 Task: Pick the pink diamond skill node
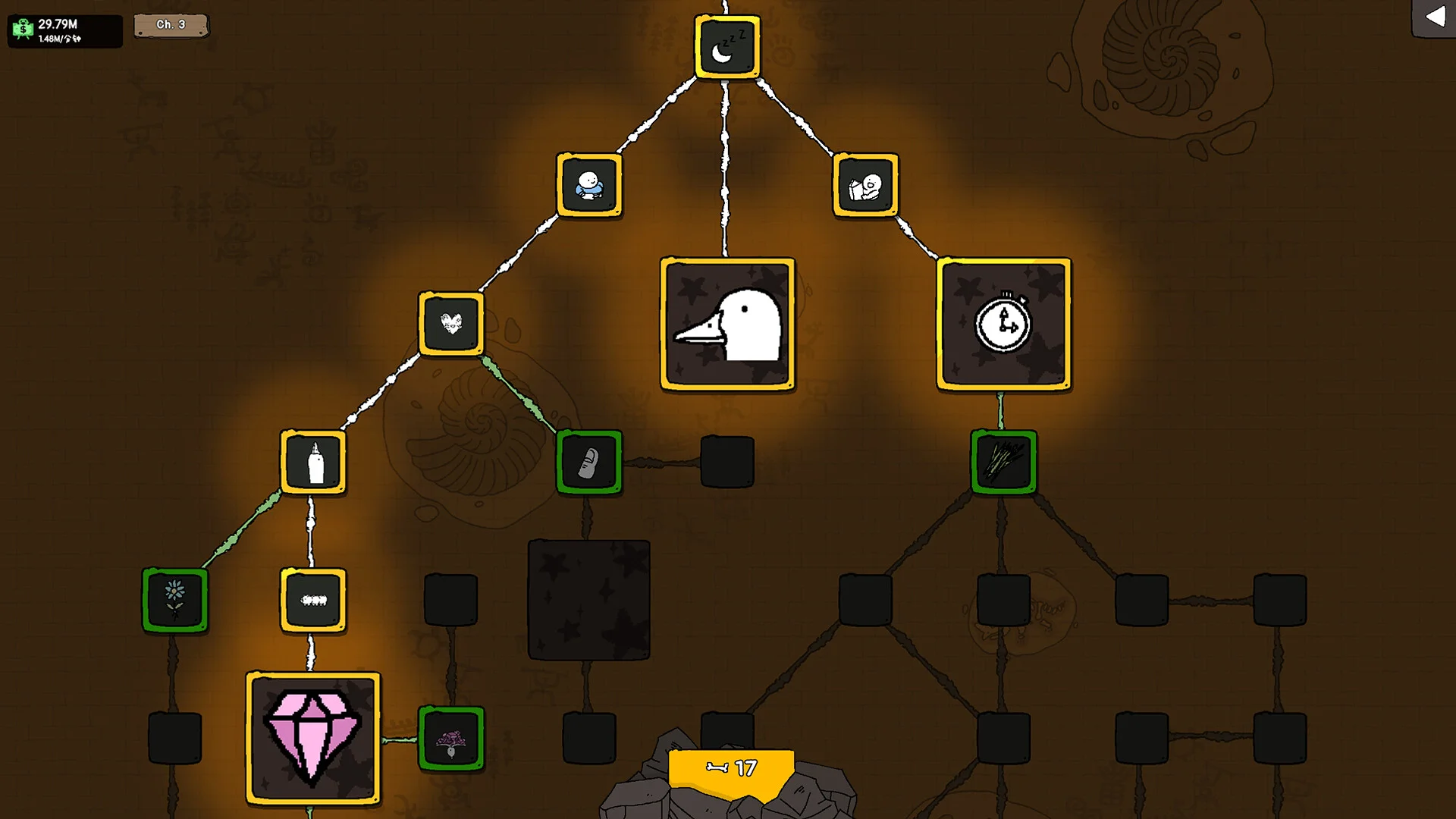pos(313,738)
